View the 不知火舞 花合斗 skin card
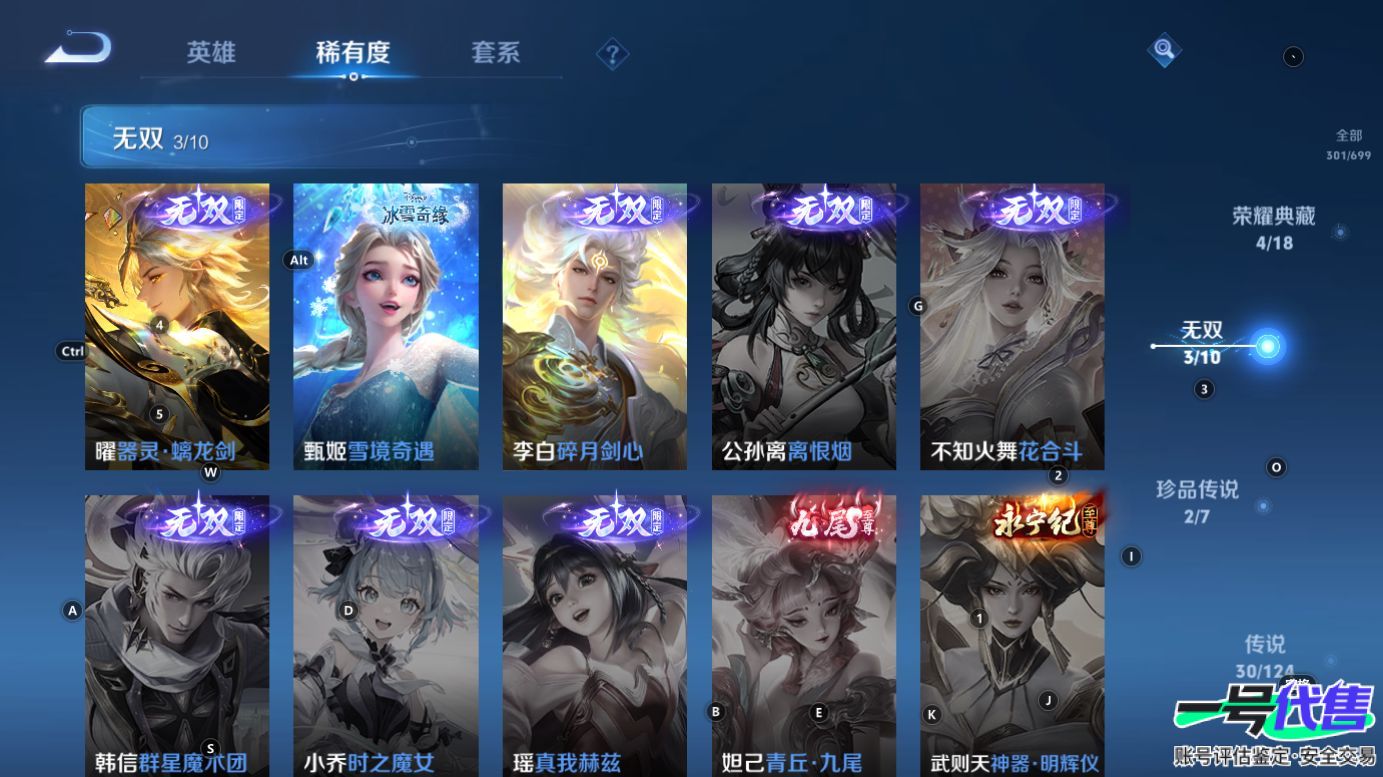This screenshot has width=1383, height=777. [x=1012, y=326]
